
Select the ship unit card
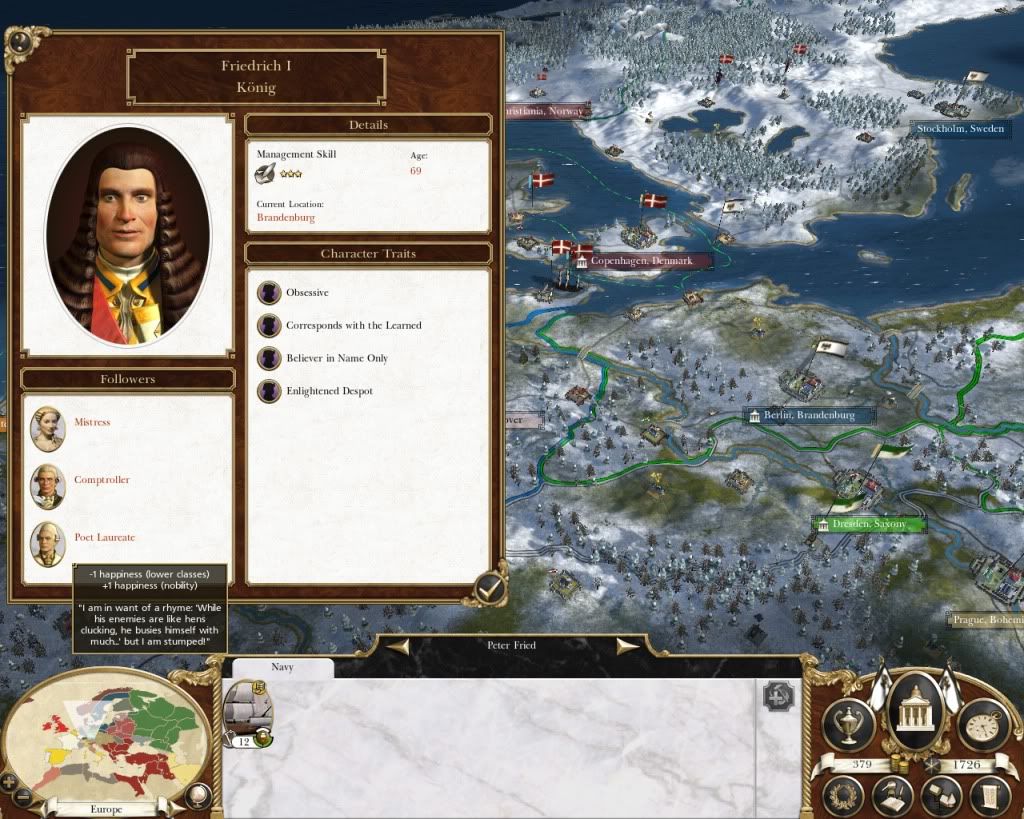244,713
